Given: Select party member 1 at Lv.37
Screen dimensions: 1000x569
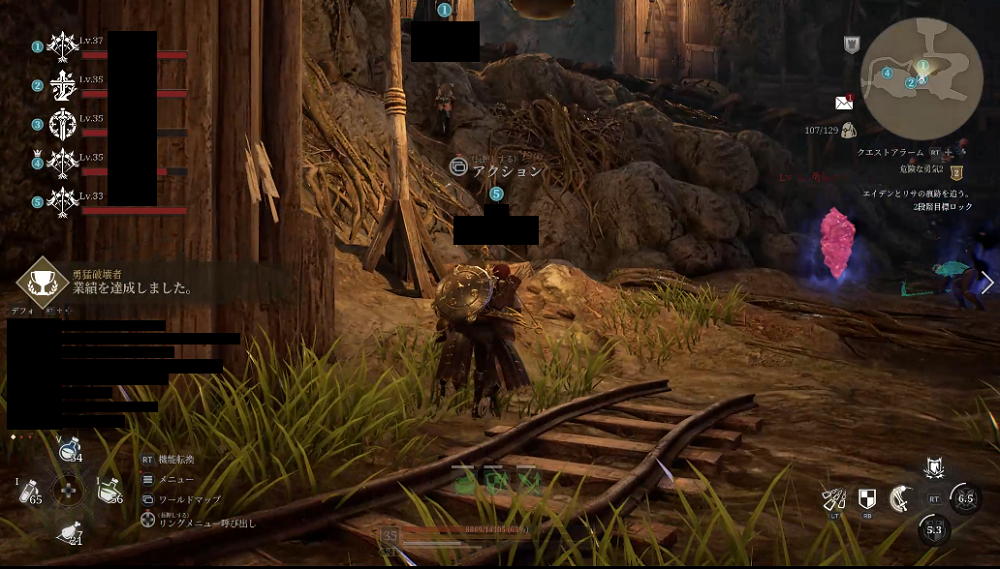Looking at the screenshot, I should pos(63,46).
